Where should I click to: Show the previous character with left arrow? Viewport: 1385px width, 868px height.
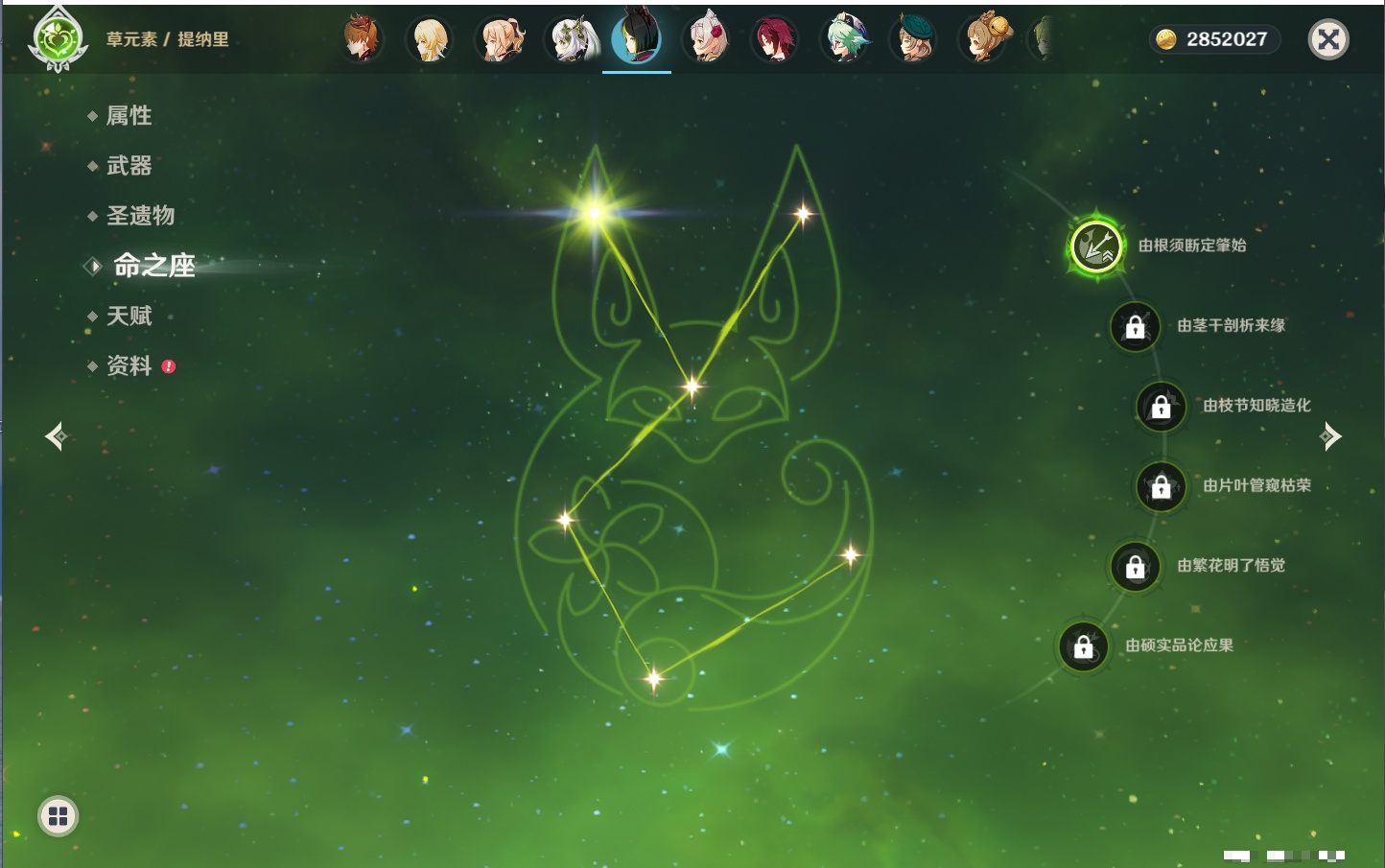[56, 436]
